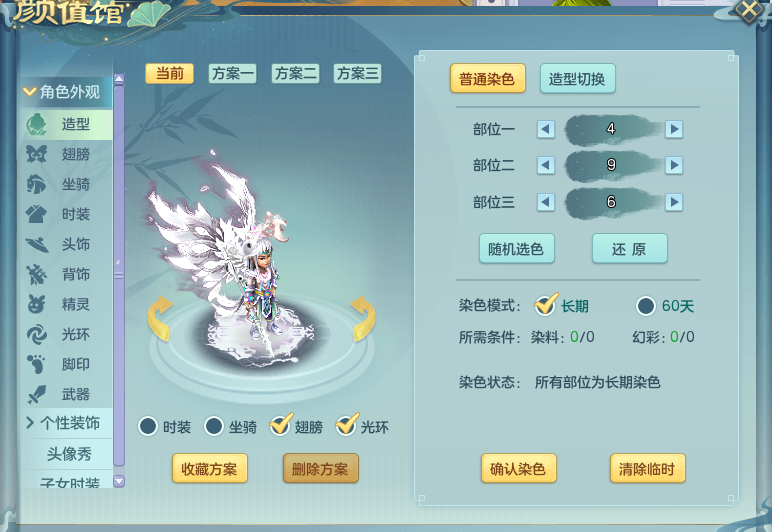The image size is (772, 532).
Task: Select the 普通染色 tab
Action: (x=488, y=79)
